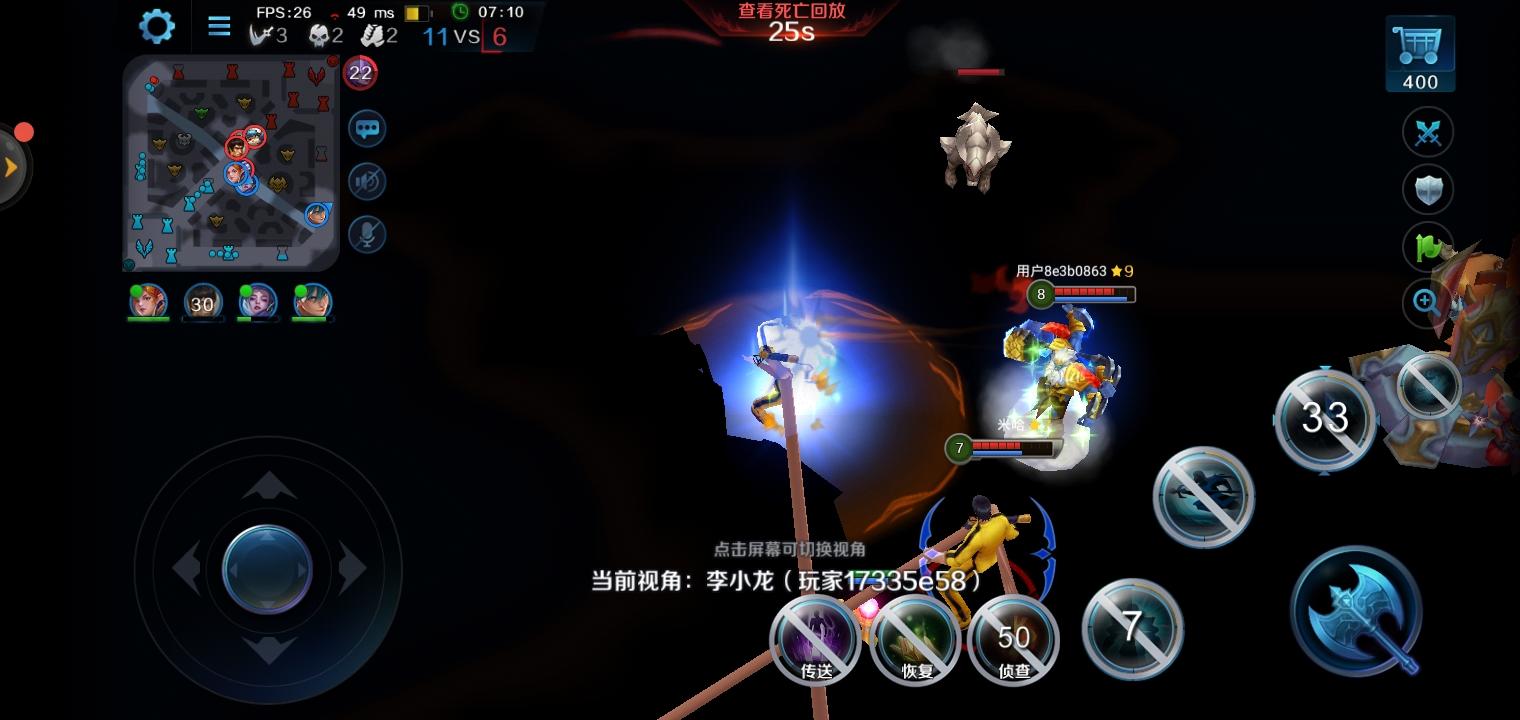
Task: Send the defend shield signal
Action: click(x=1427, y=189)
